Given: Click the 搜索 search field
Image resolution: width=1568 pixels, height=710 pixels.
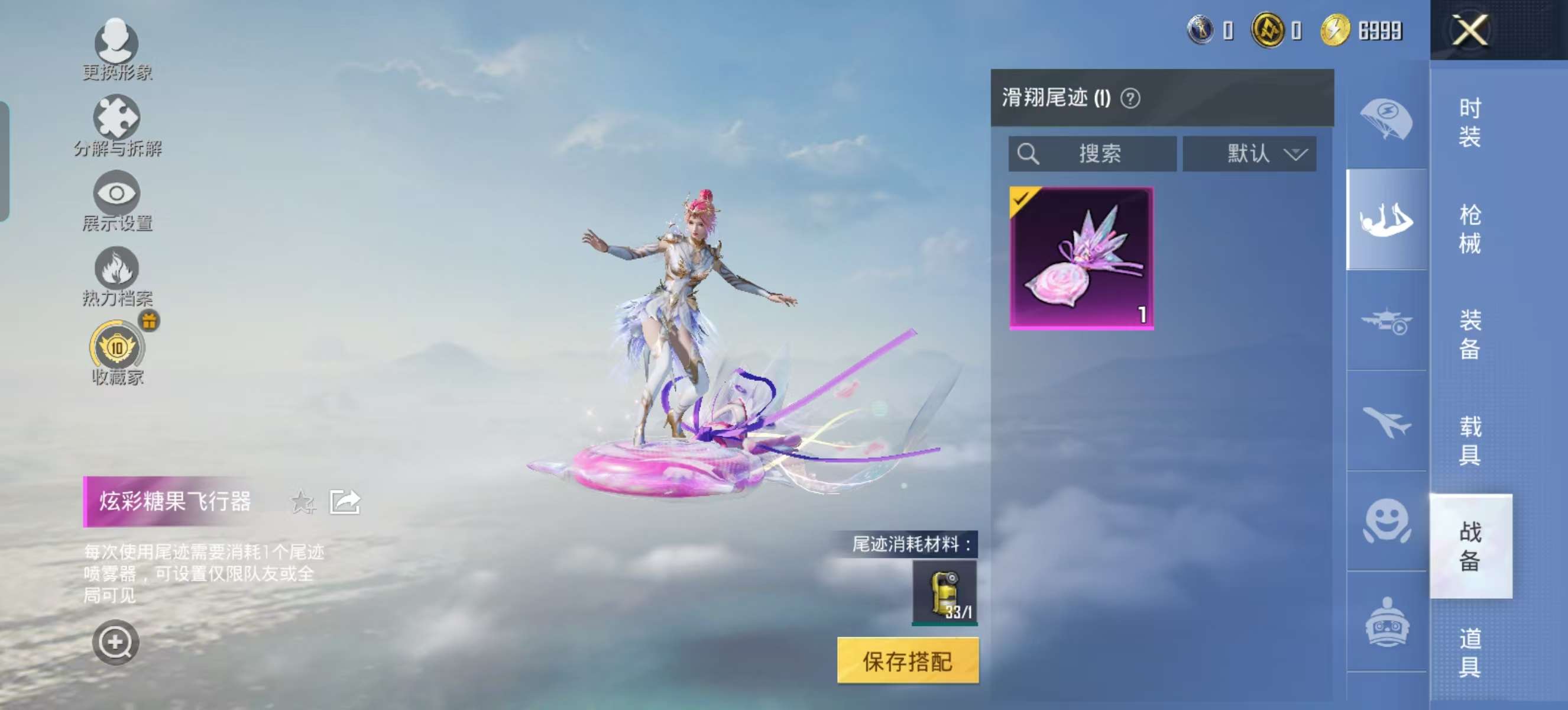Looking at the screenshot, I should click(x=1092, y=153).
